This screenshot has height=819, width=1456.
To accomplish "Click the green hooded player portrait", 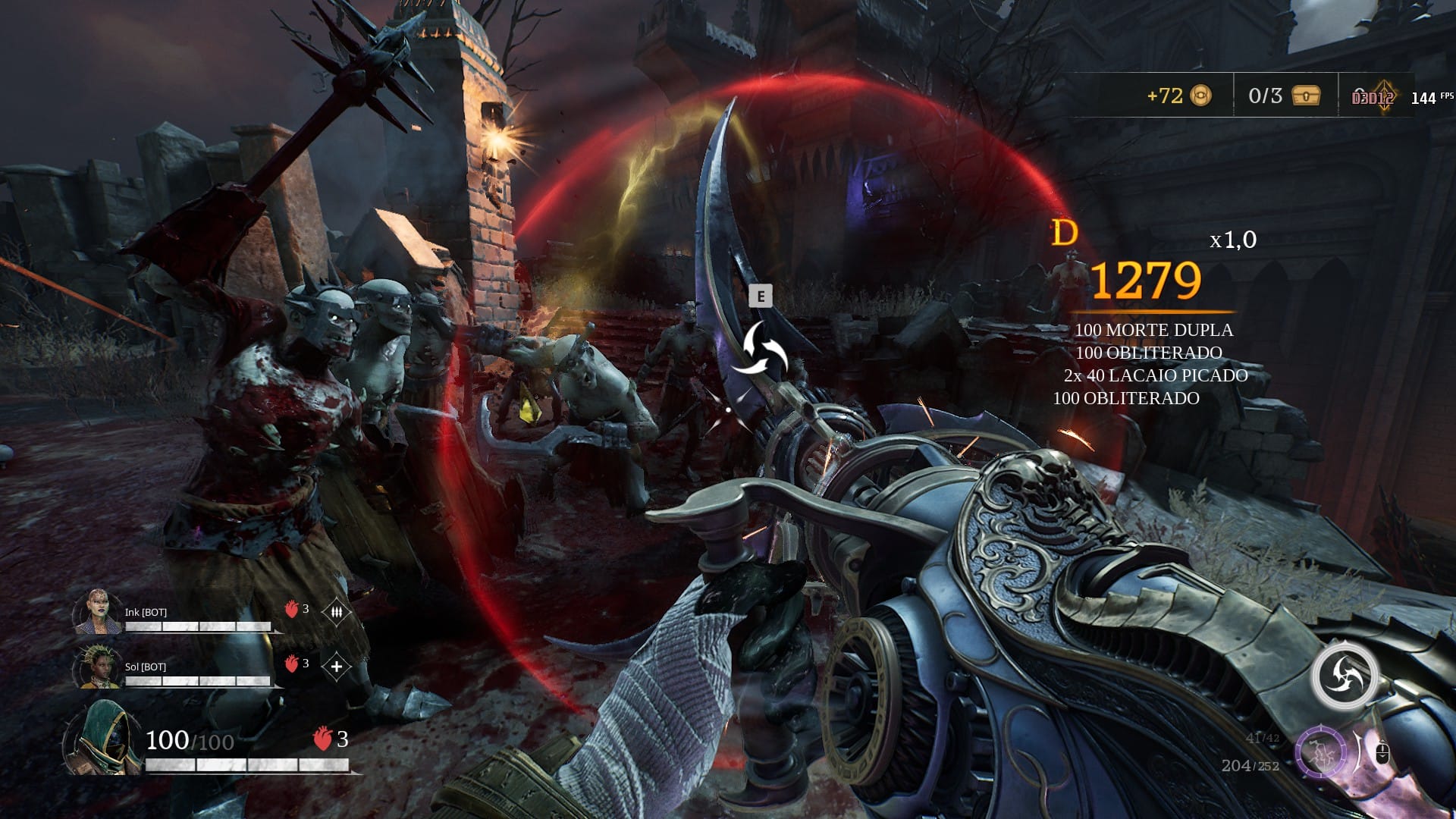I will tap(104, 738).
